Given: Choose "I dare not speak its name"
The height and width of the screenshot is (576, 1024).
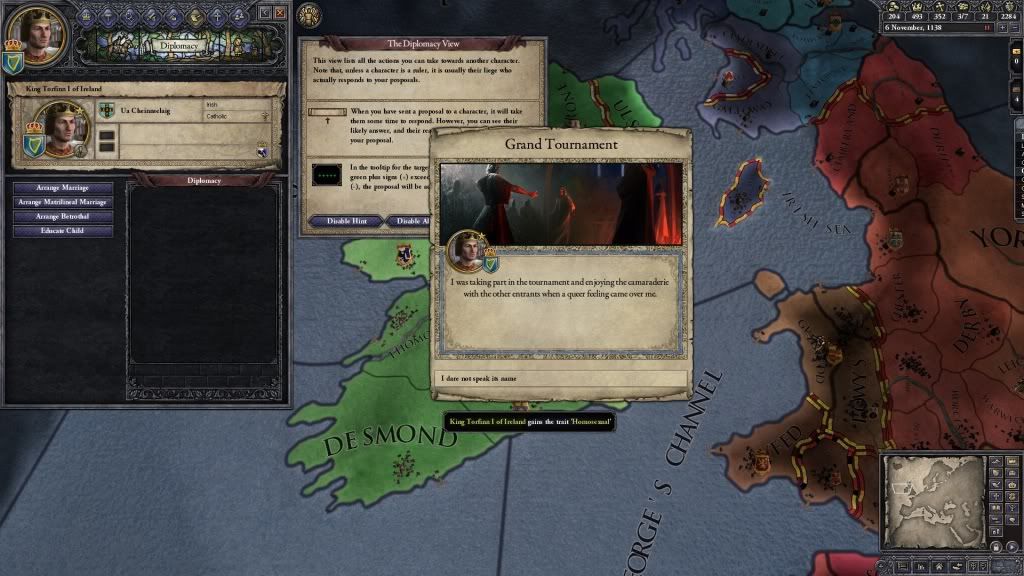Looking at the screenshot, I should (x=560, y=380).
